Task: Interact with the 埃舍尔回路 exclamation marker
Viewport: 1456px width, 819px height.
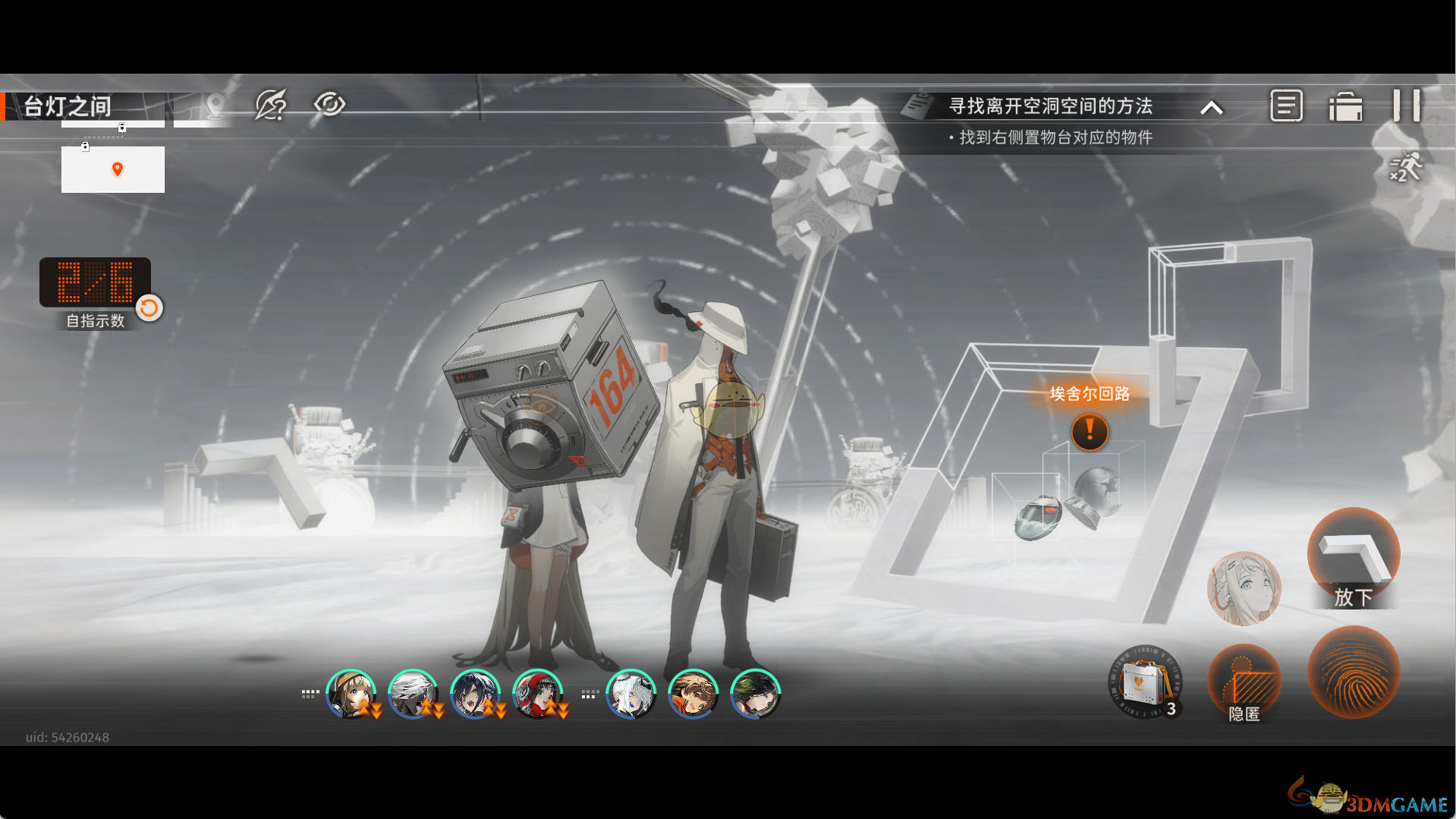Action: (1090, 432)
